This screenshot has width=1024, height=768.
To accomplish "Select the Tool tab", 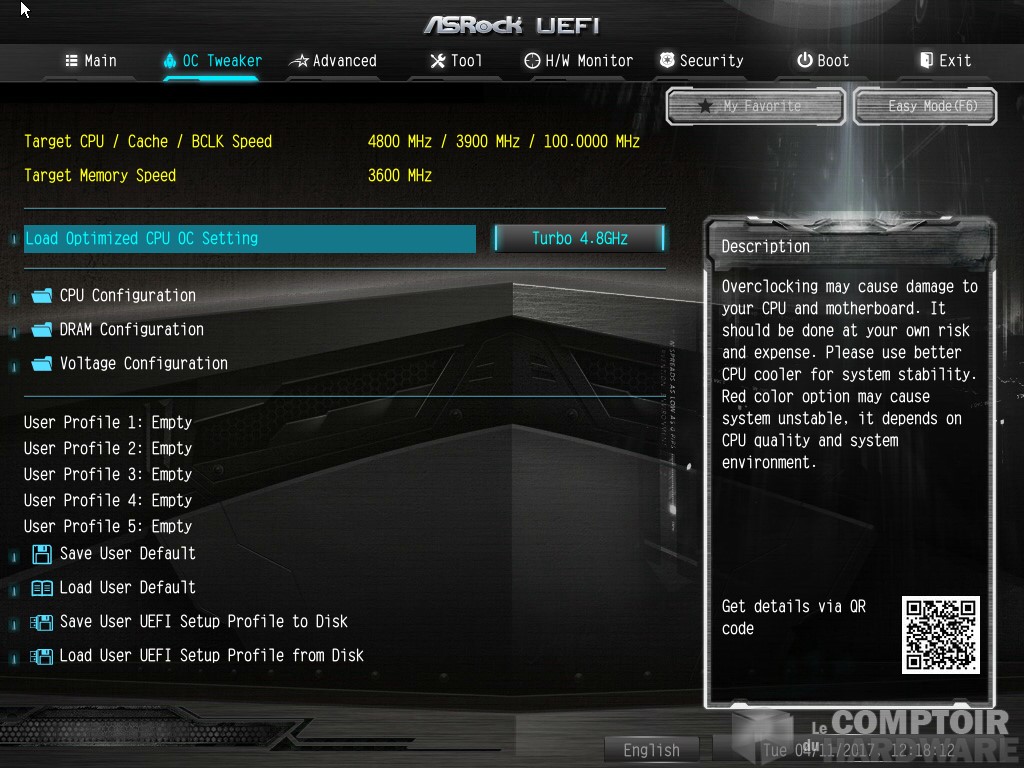I will pyautogui.click(x=456, y=61).
